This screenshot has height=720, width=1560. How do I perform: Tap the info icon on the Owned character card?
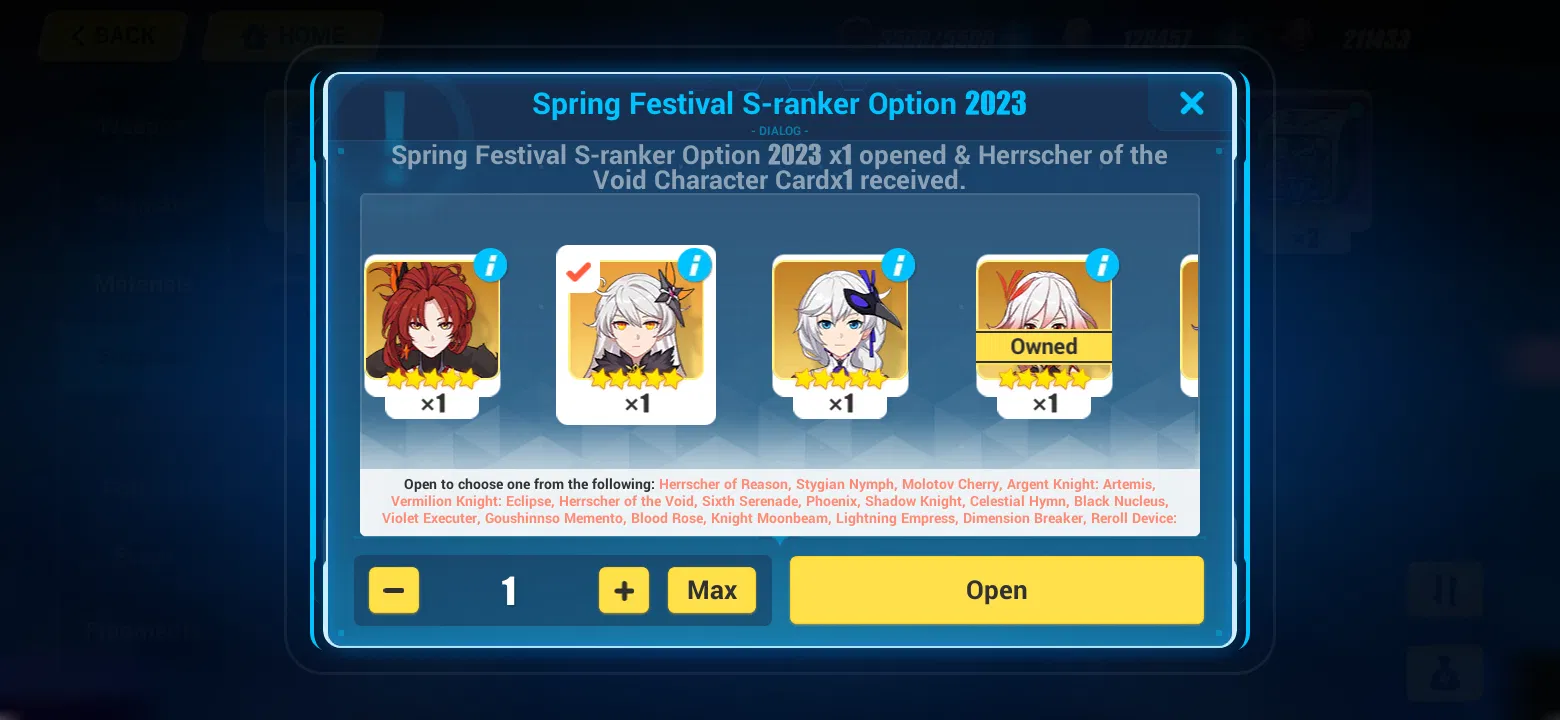point(1102,265)
